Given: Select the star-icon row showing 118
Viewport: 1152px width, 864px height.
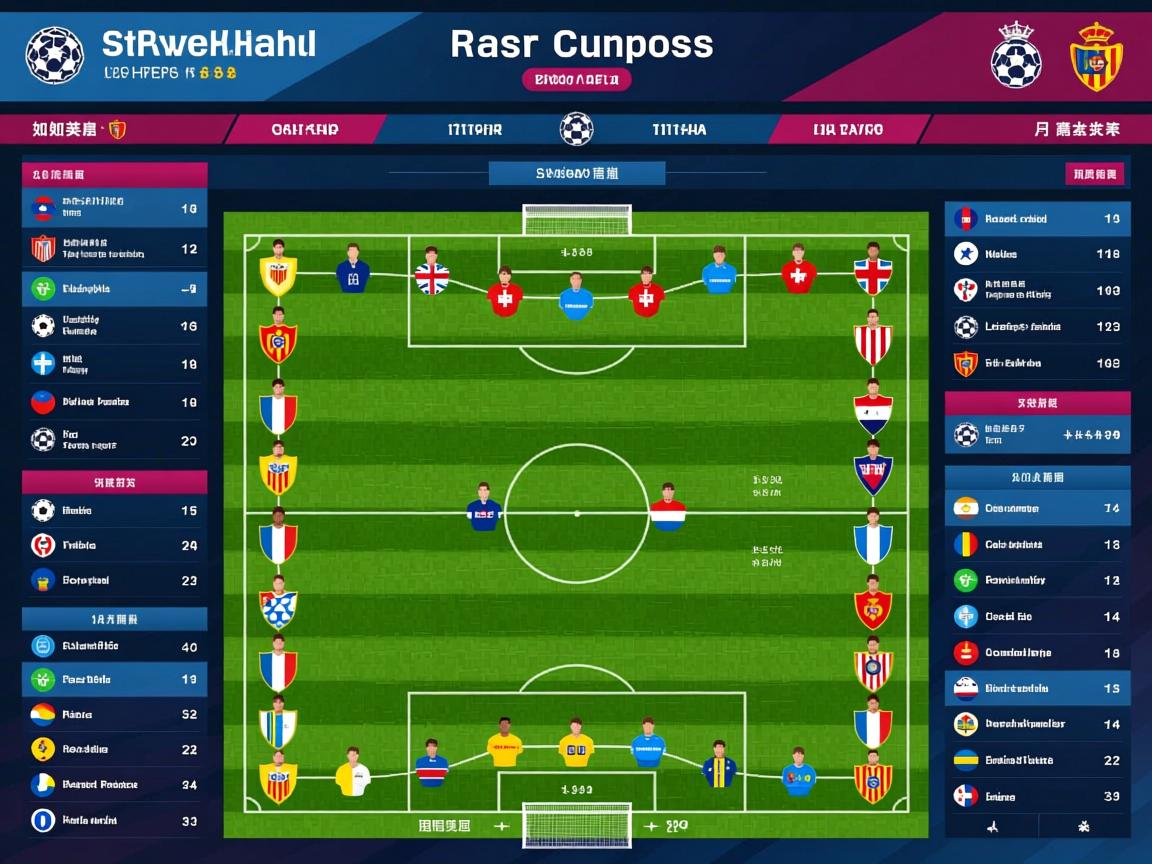Looking at the screenshot, I should [1037, 254].
